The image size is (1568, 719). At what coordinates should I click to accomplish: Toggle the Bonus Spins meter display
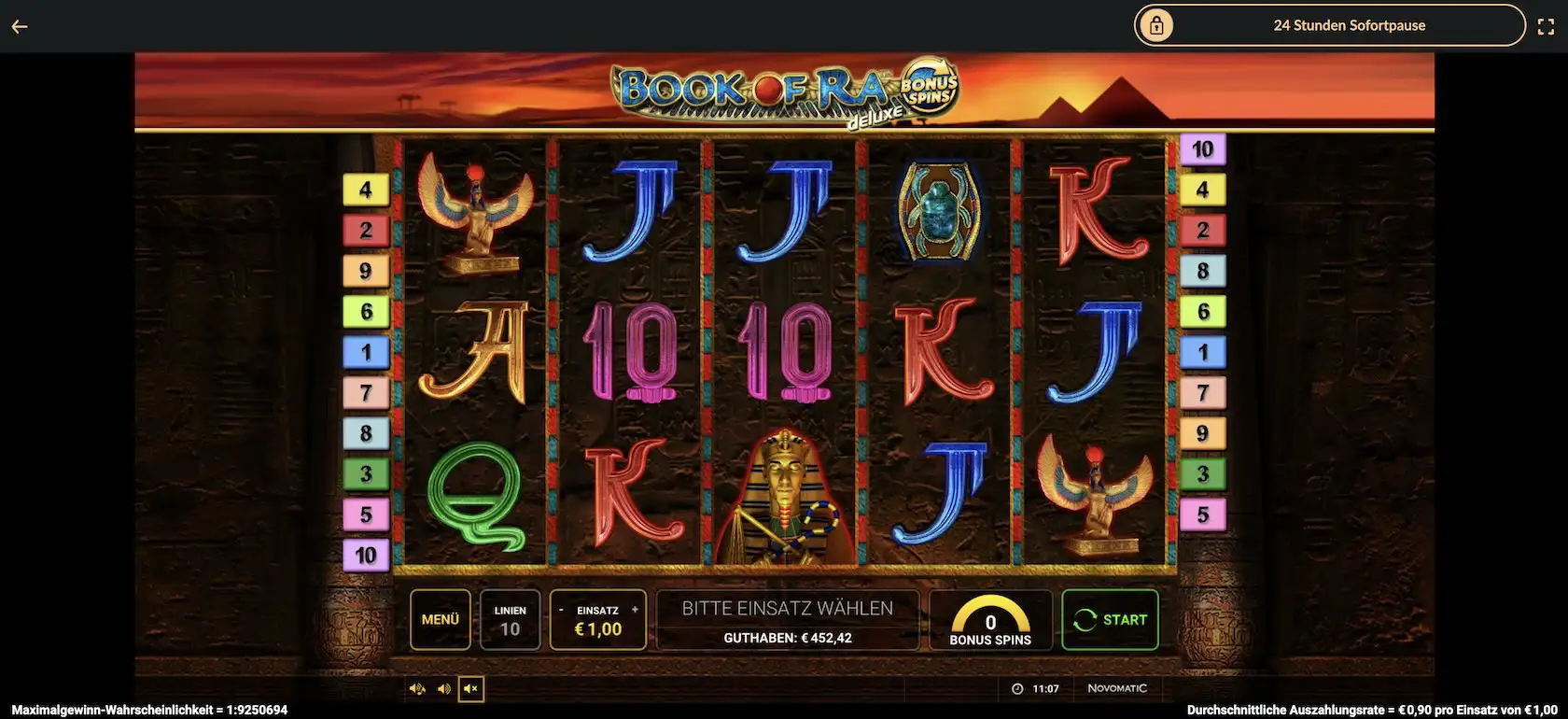point(990,619)
